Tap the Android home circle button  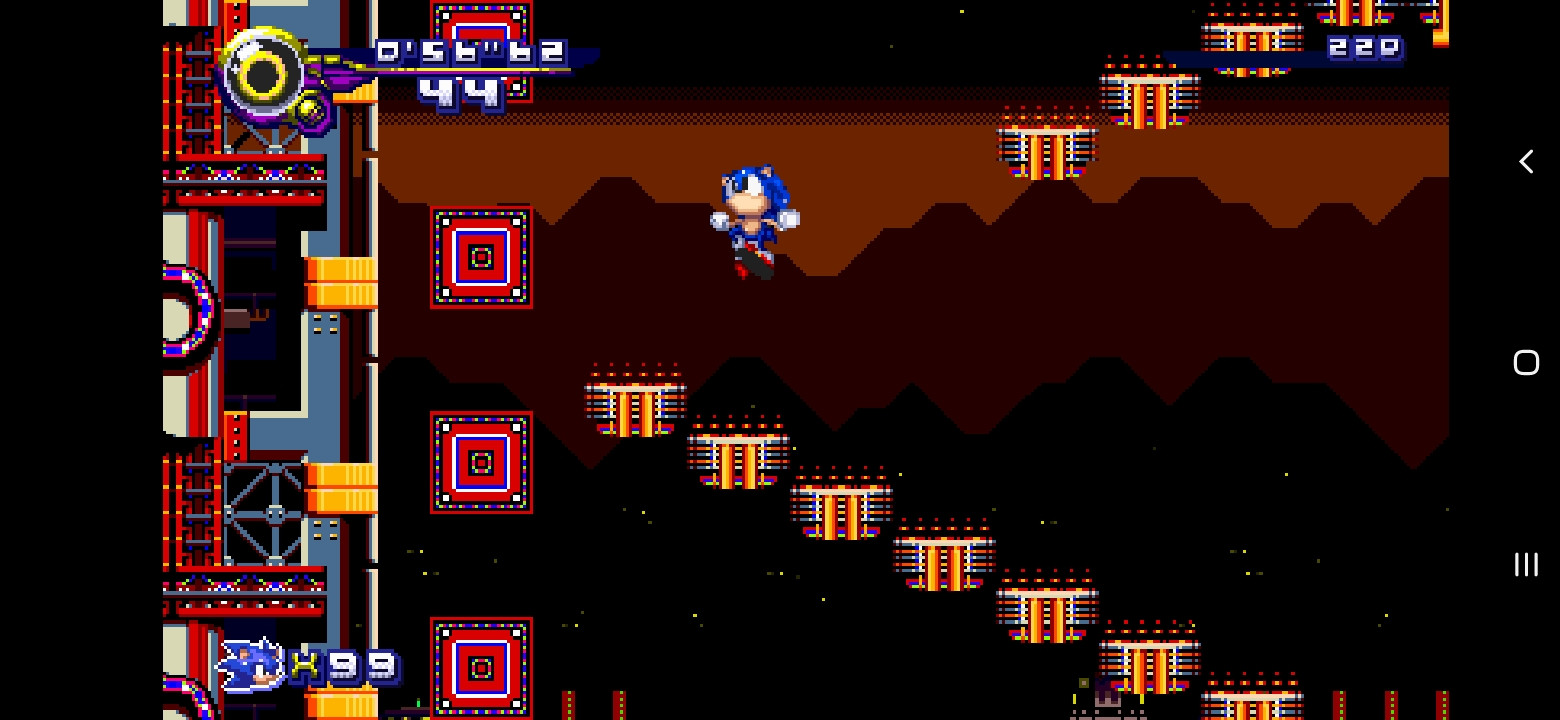(x=1526, y=363)
